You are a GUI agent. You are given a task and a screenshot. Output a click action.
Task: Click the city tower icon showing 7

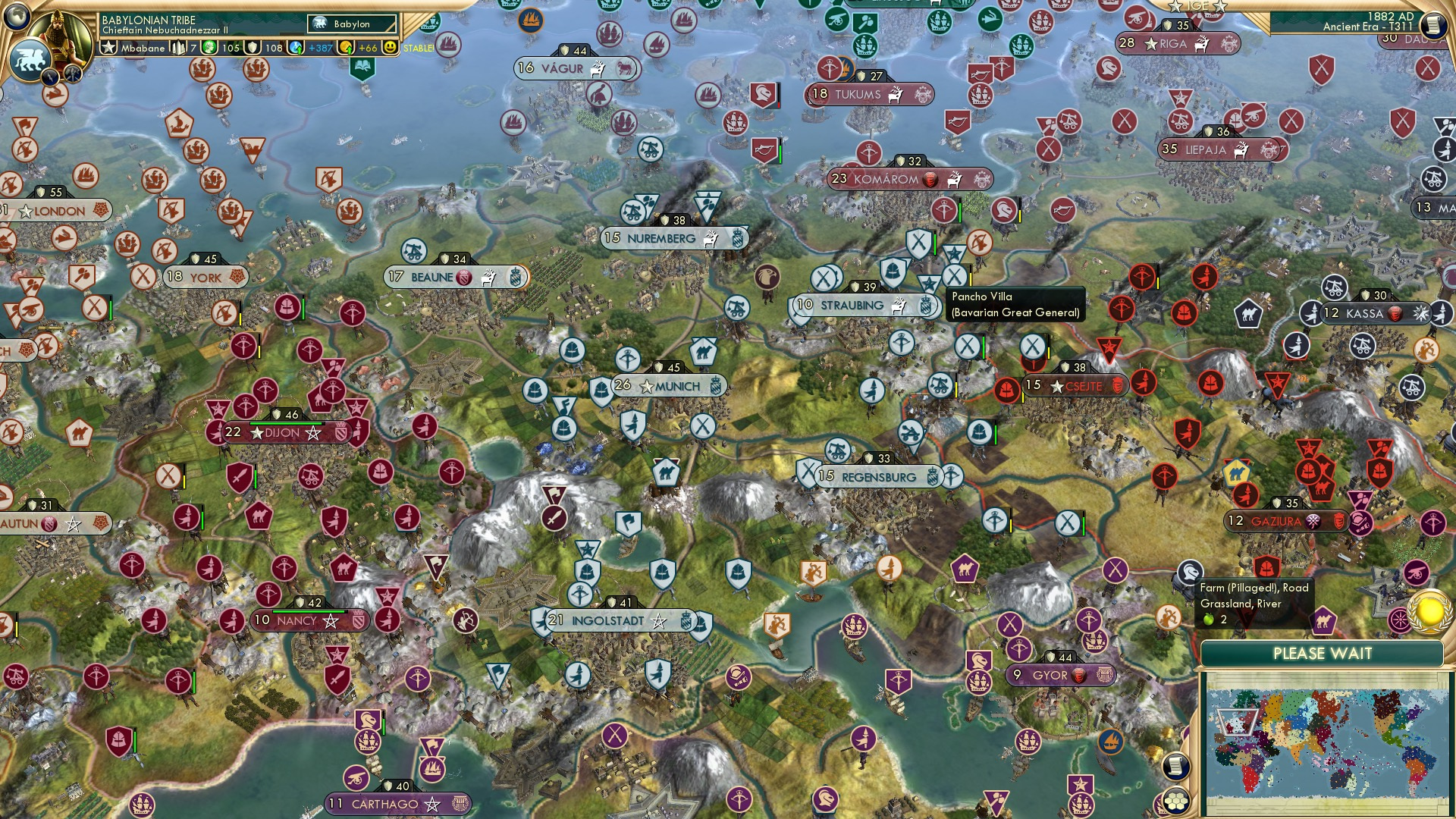(178, 47)
